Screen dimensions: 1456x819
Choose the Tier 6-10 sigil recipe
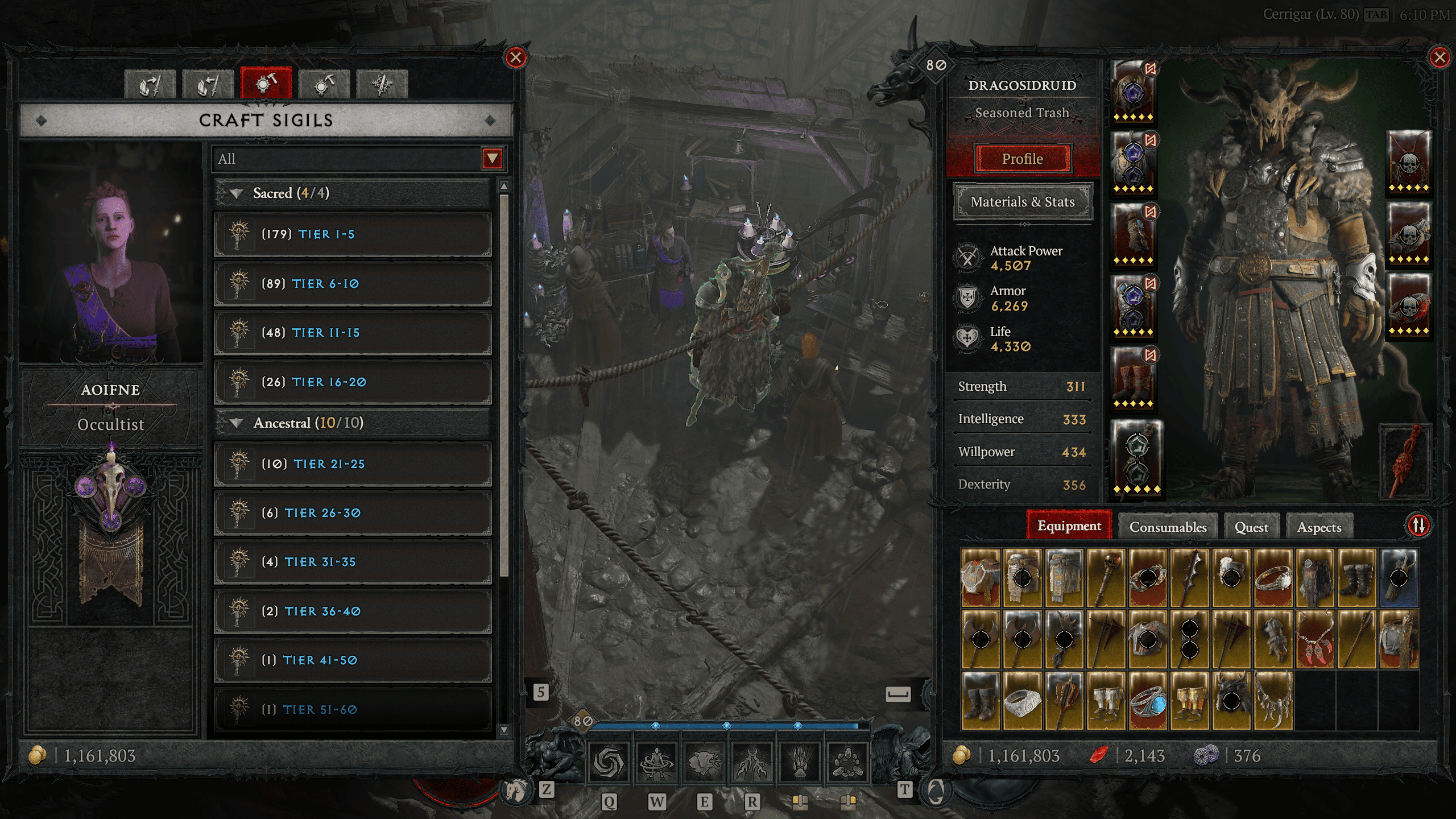tap(353, 284)
